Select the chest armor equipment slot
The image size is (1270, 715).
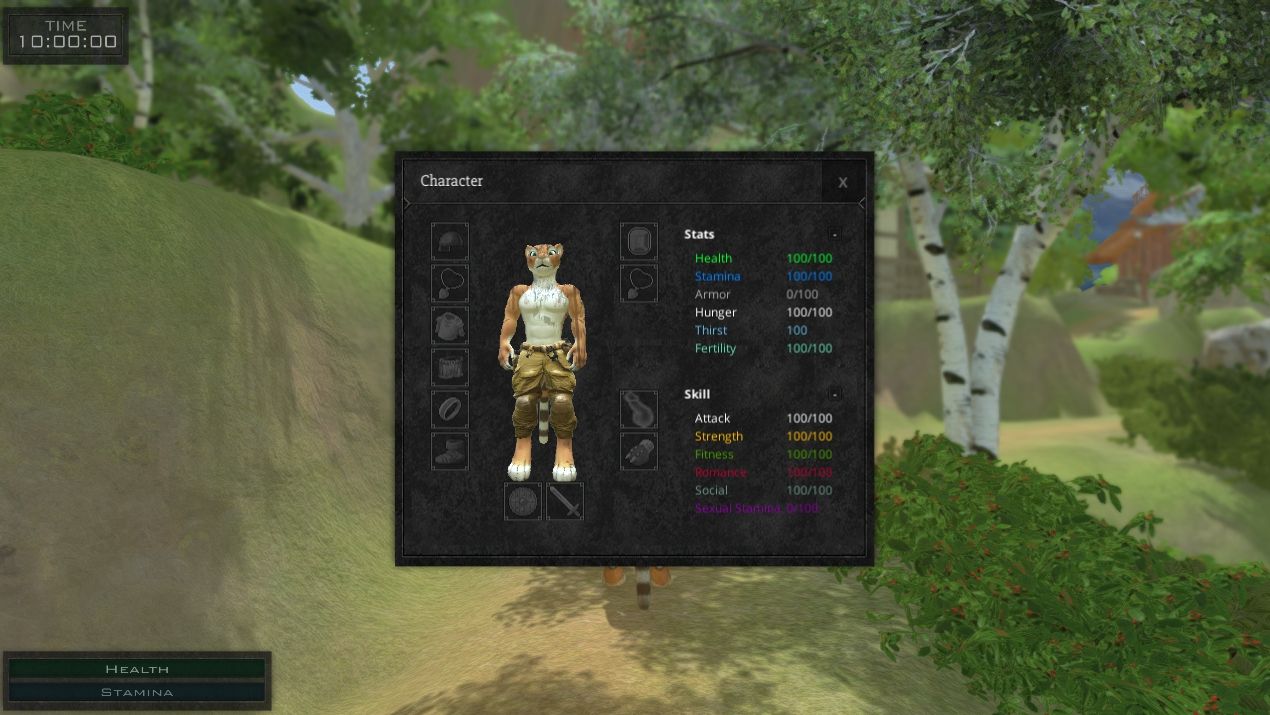[450, 325]
